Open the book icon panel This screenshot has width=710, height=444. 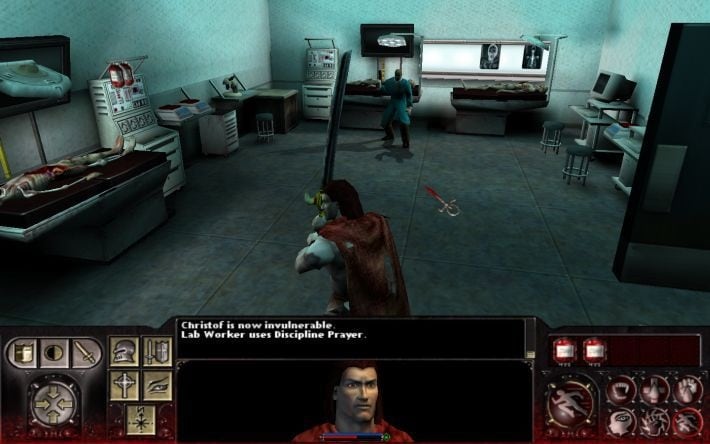(x=24, y=353)
